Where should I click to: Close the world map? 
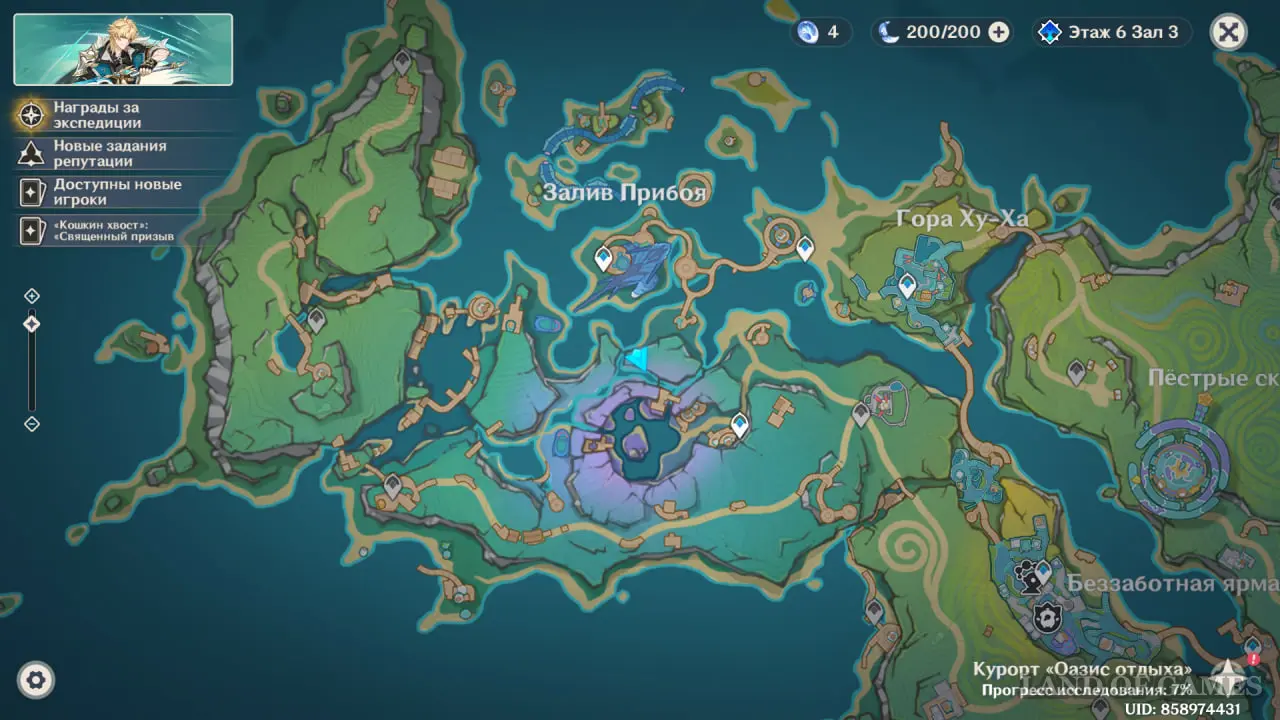pos(1228,32)
